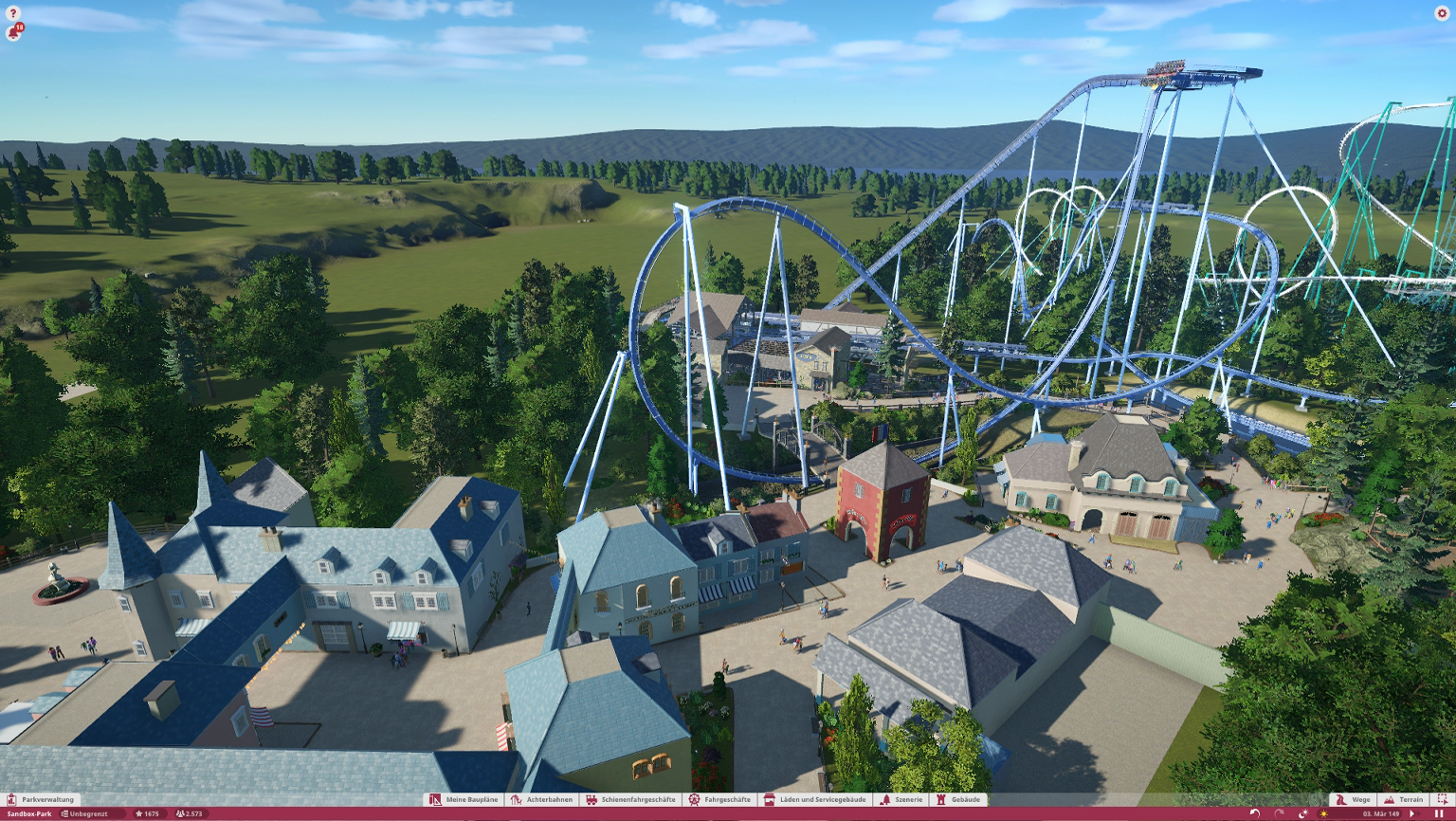Image resolution: width=1456 pixels, height=821 pixels.
Task: Open the help question mark button
Action: [13, 13]
